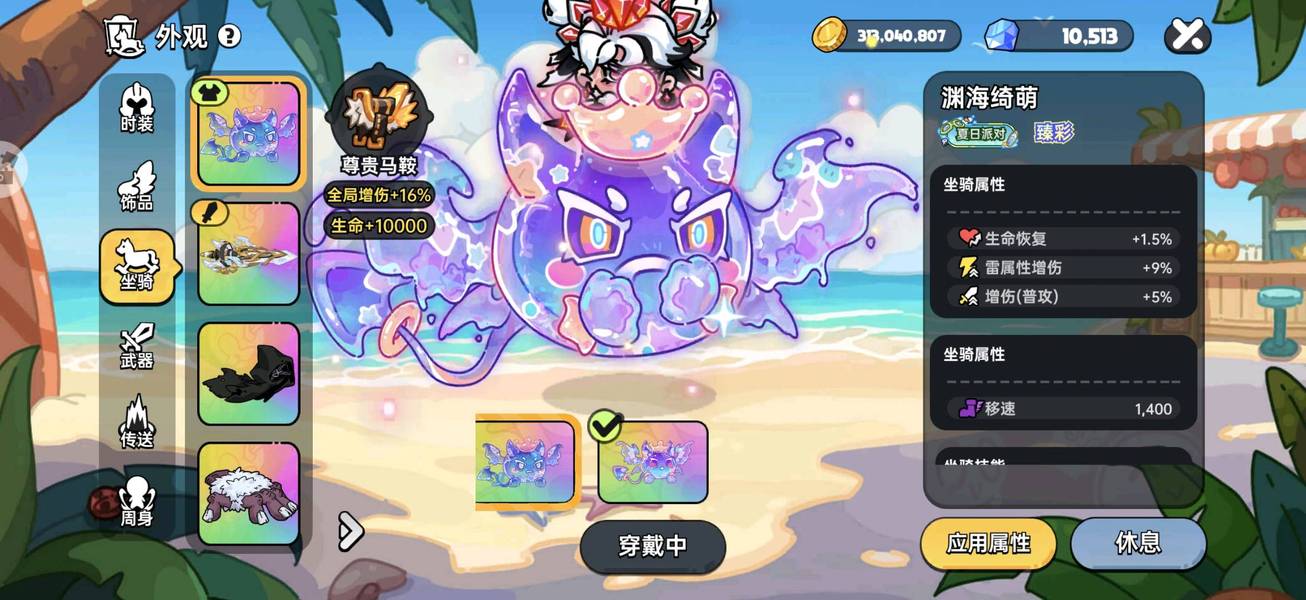Screen dimensions: 1306x600
Task: Switch to the 传送 teleport tab
Action: click(x=137, y=422)
